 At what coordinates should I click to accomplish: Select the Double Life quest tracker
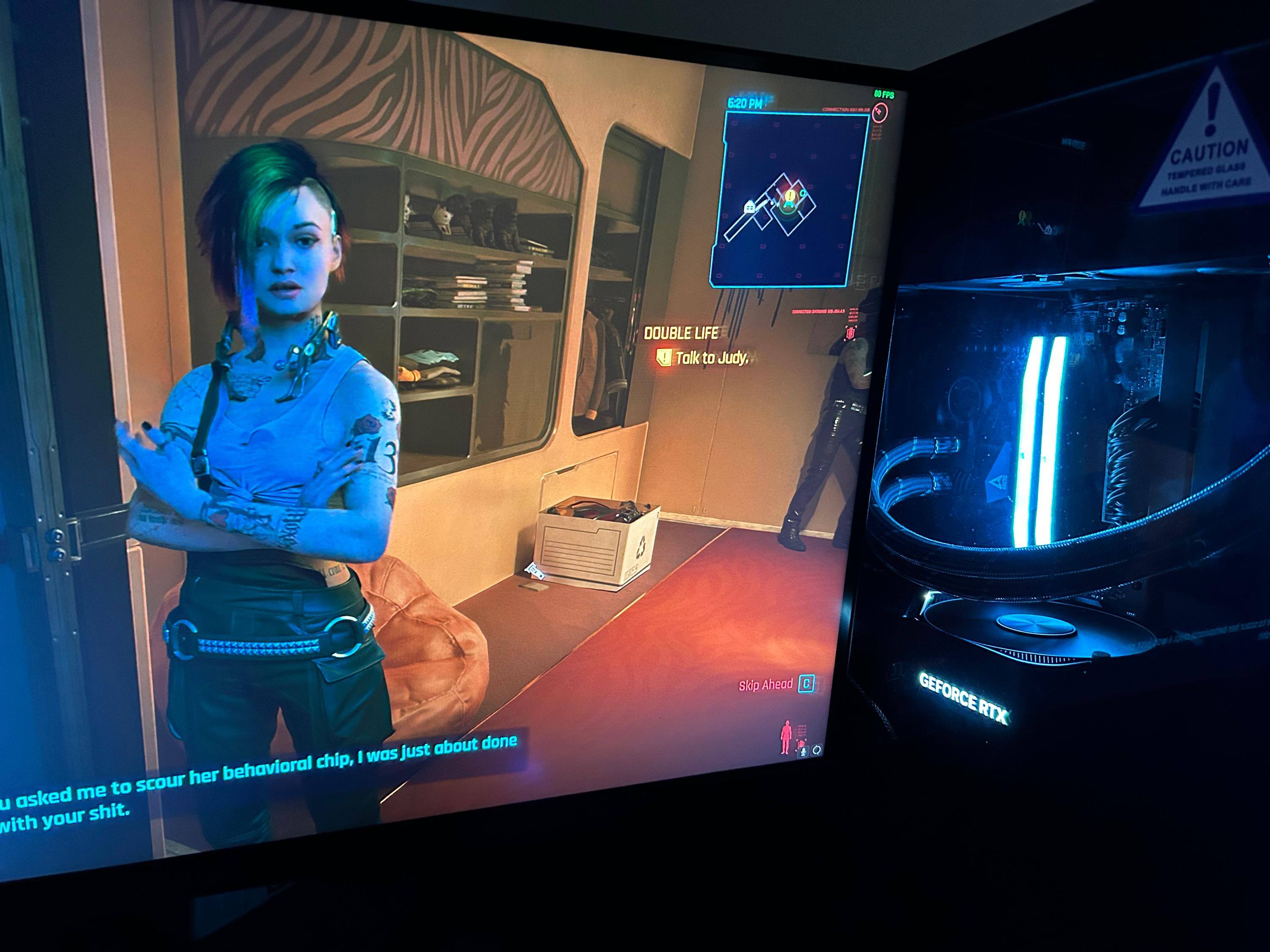click(x=681, y=333)
